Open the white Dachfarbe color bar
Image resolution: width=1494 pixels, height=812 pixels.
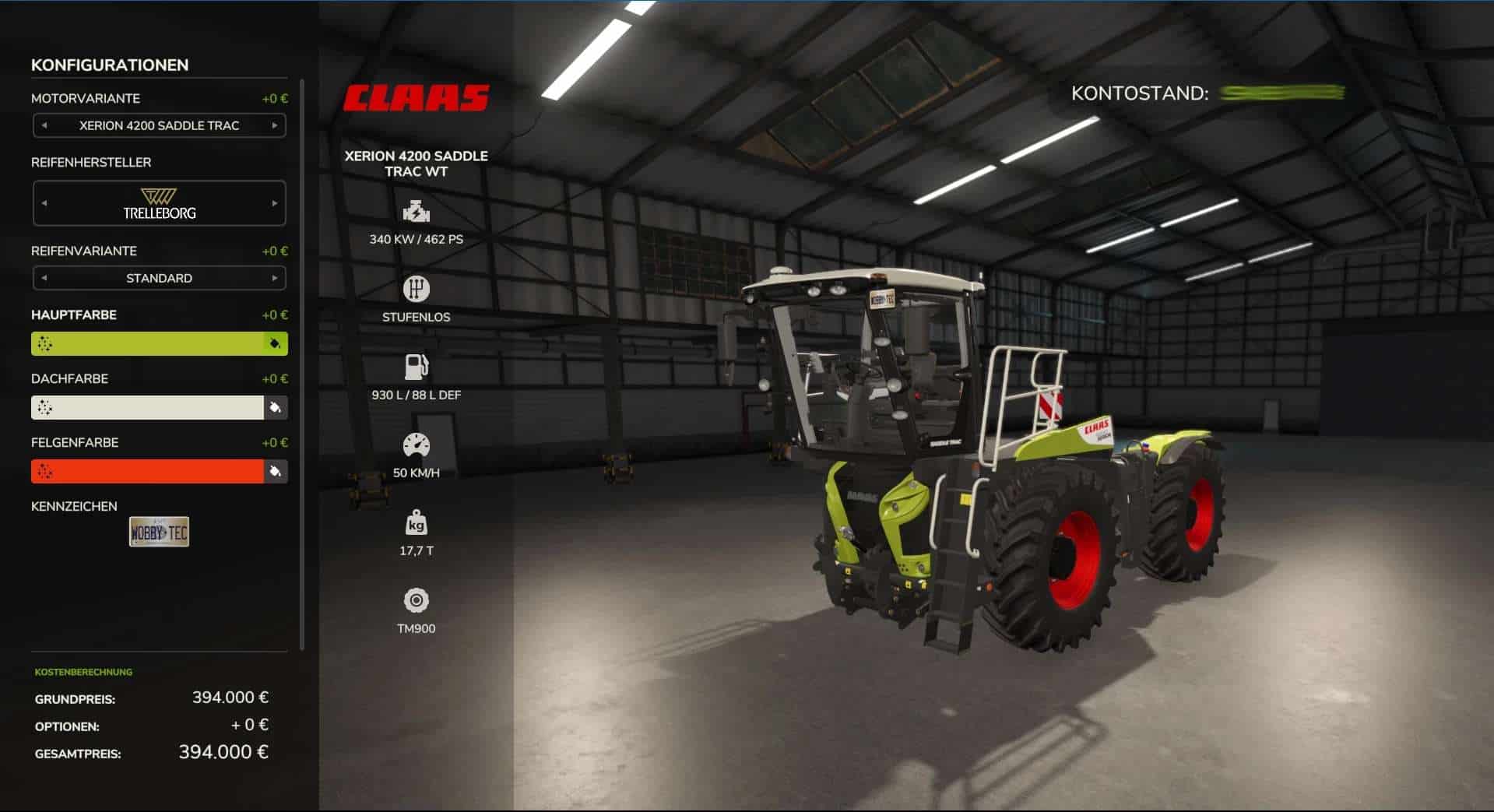148,407
